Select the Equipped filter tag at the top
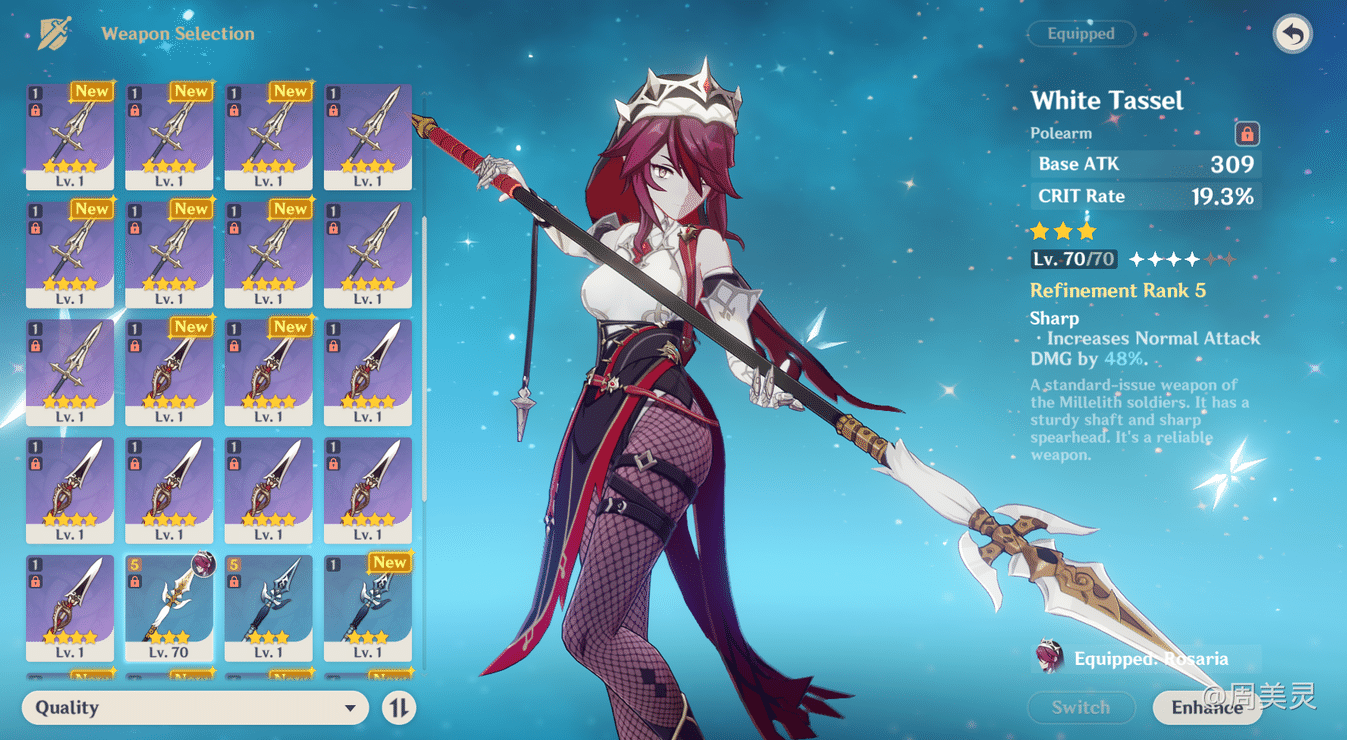Viewport: 1347px width, 740px height. (x=1080, y=33)
